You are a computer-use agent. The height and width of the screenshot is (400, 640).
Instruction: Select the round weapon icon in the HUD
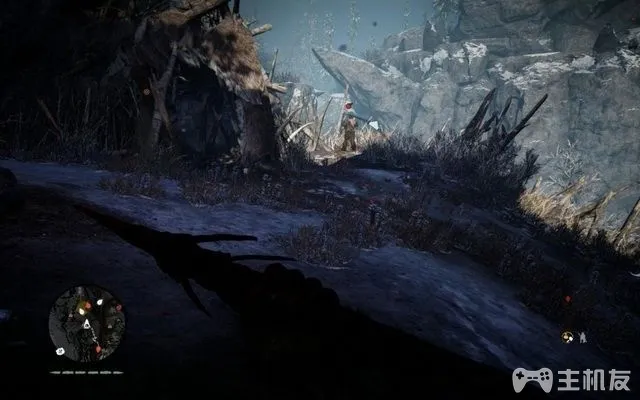[x=567, y=337]
